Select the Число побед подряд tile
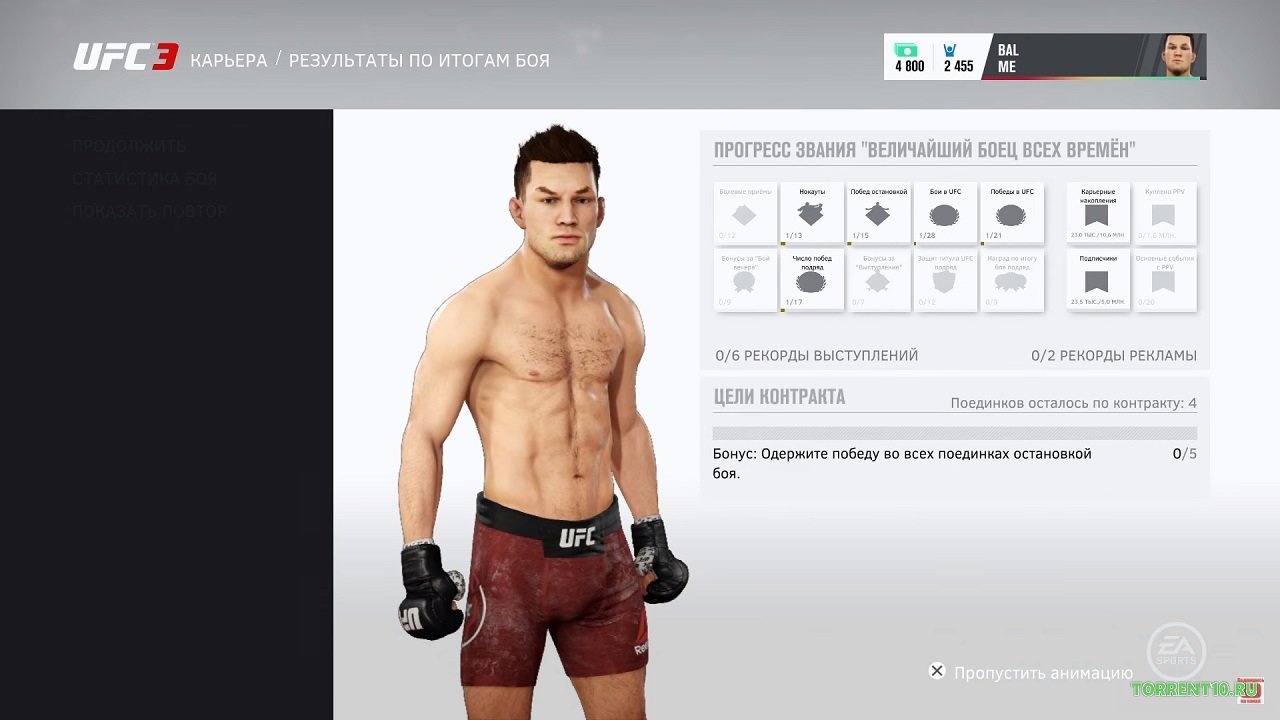This screenshot has height=720, width=1280. pos(812,281)
